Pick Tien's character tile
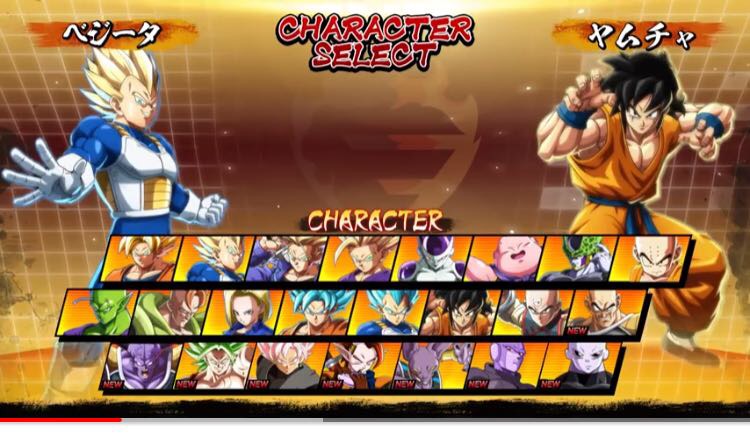Screen dimensions: 750x436 coord(533,312)
